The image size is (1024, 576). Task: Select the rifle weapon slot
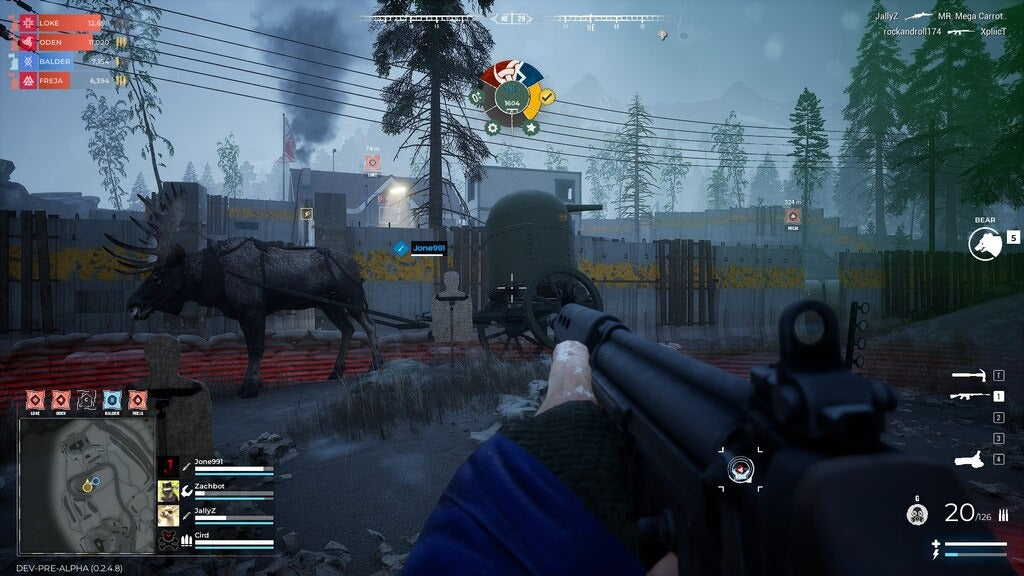click(969, 396)
